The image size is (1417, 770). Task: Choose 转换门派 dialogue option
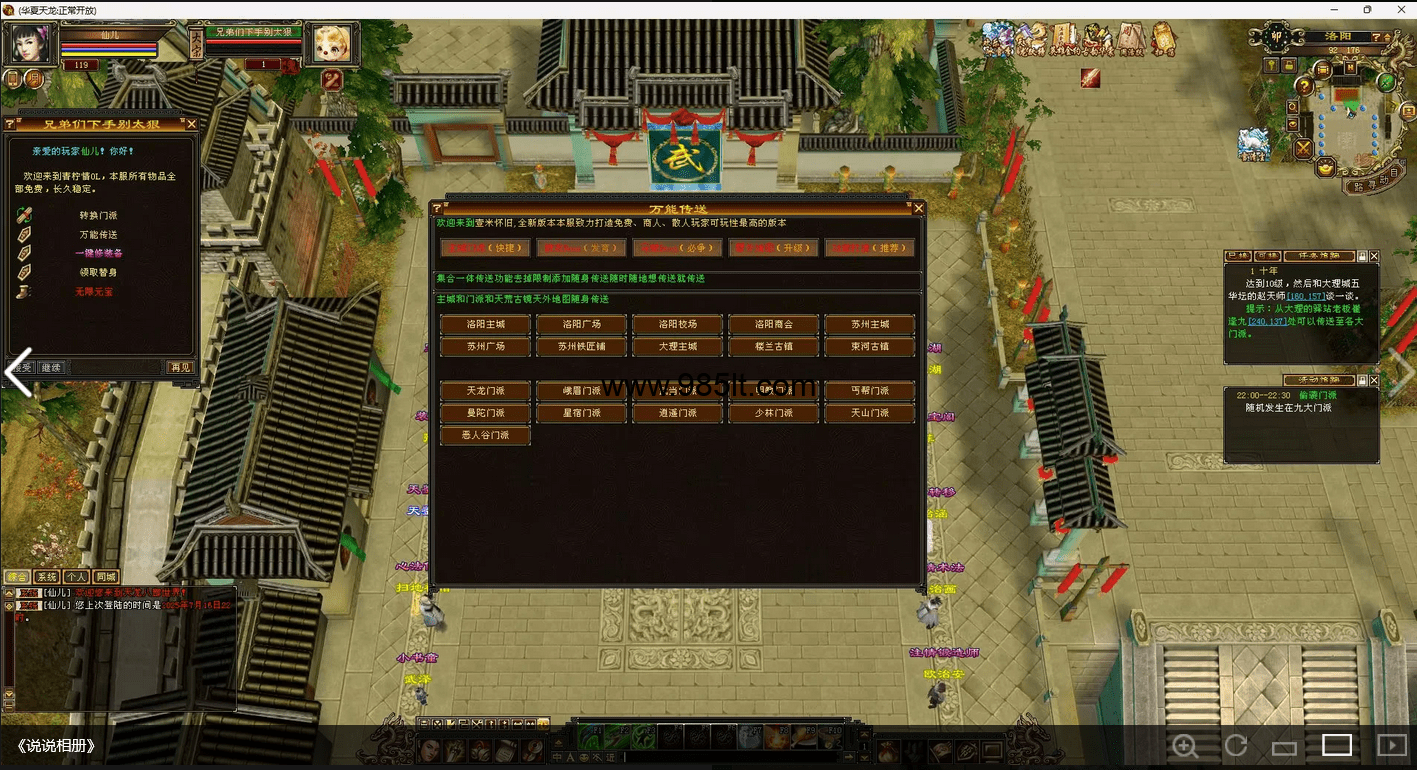point(98,215)
